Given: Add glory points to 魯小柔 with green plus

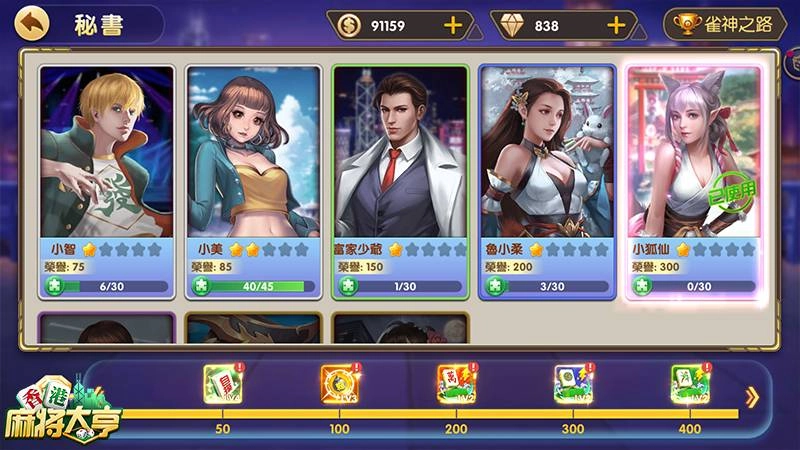Looking at the screenshot, I should (494, 286).
